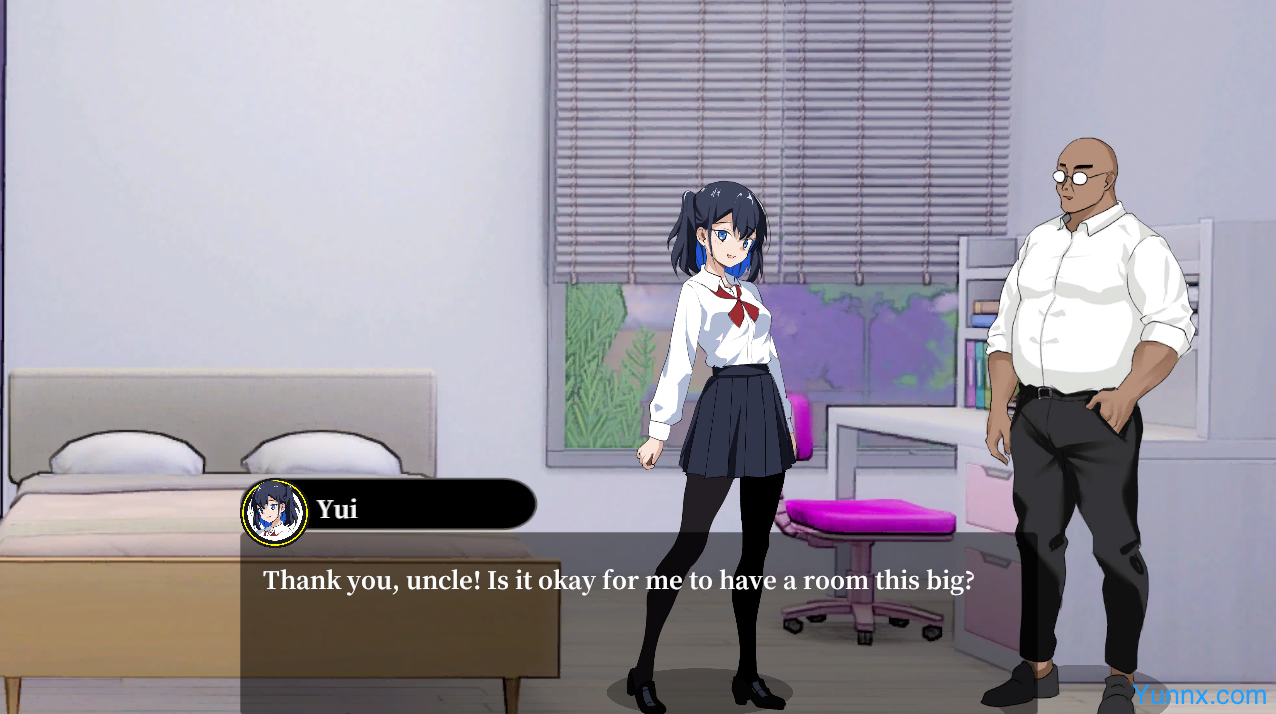Select the black Yui name plate
Screen dimensions: 1276x714
pyautogui.click(x=420, y=505)
